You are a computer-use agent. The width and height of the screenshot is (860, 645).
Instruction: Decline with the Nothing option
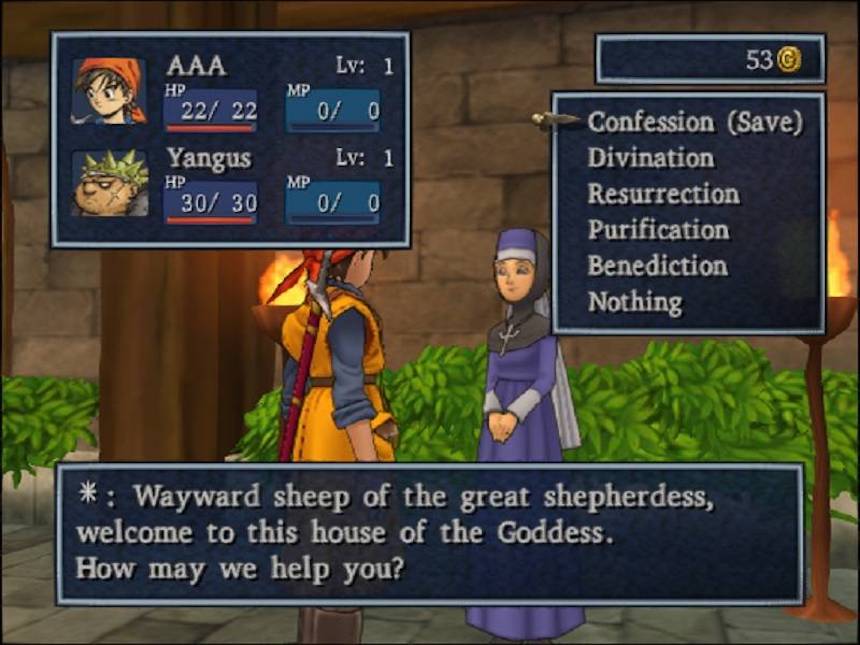(x=635, y=302)
